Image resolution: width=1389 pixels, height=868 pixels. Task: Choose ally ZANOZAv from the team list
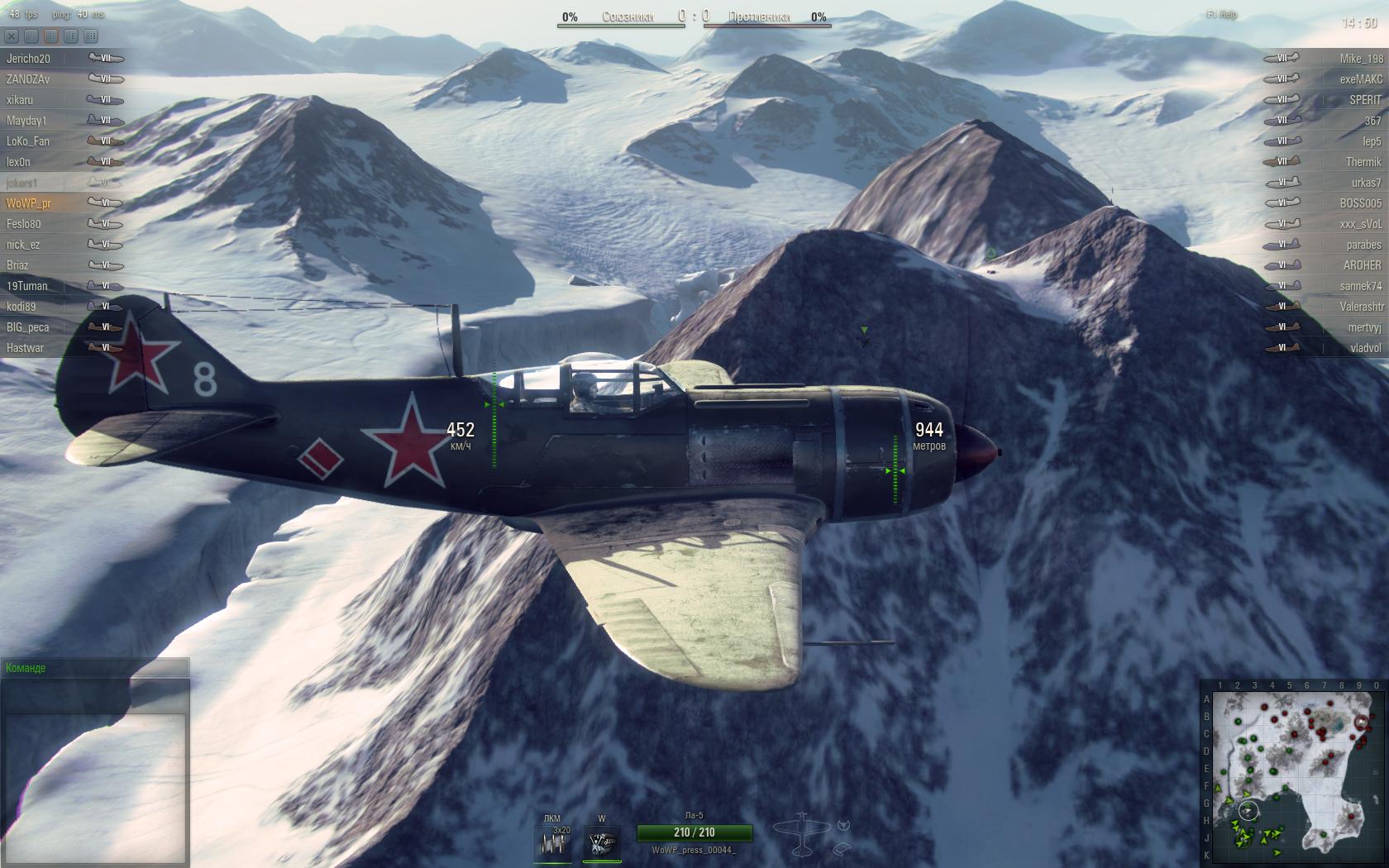28,79
